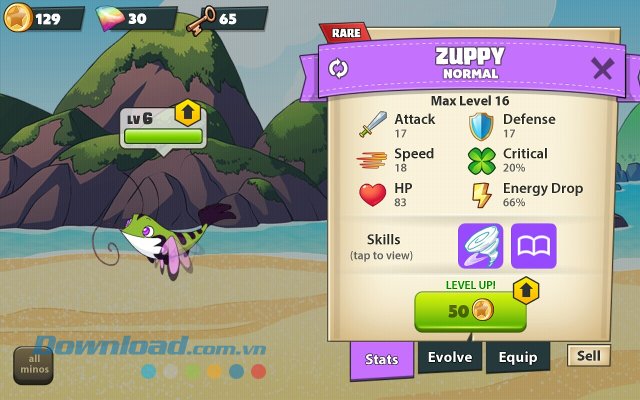Viewport: 640px width, 400px height.
Task: View the open book skill
Action: coord(534,246)
